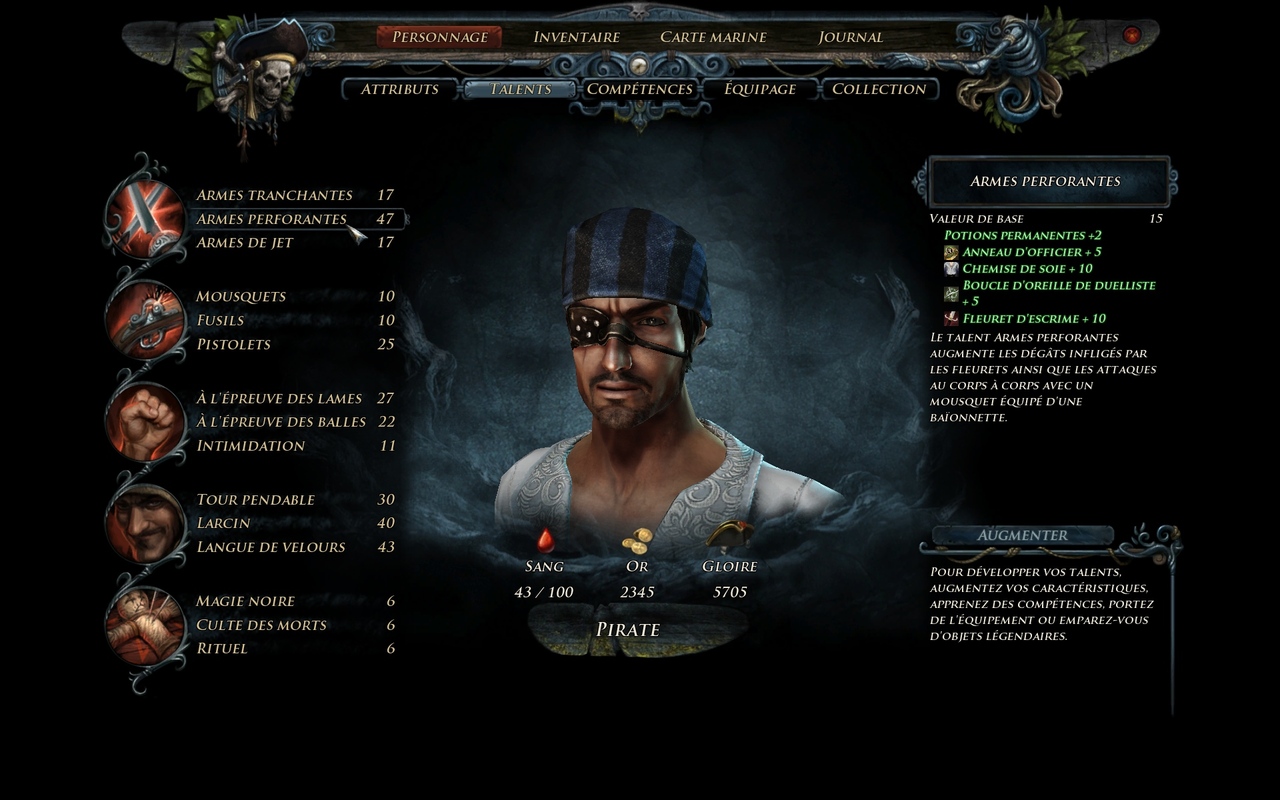Select the Langue de velours talent
Screen dimensions: 1280x800
(x=271, y=547)
